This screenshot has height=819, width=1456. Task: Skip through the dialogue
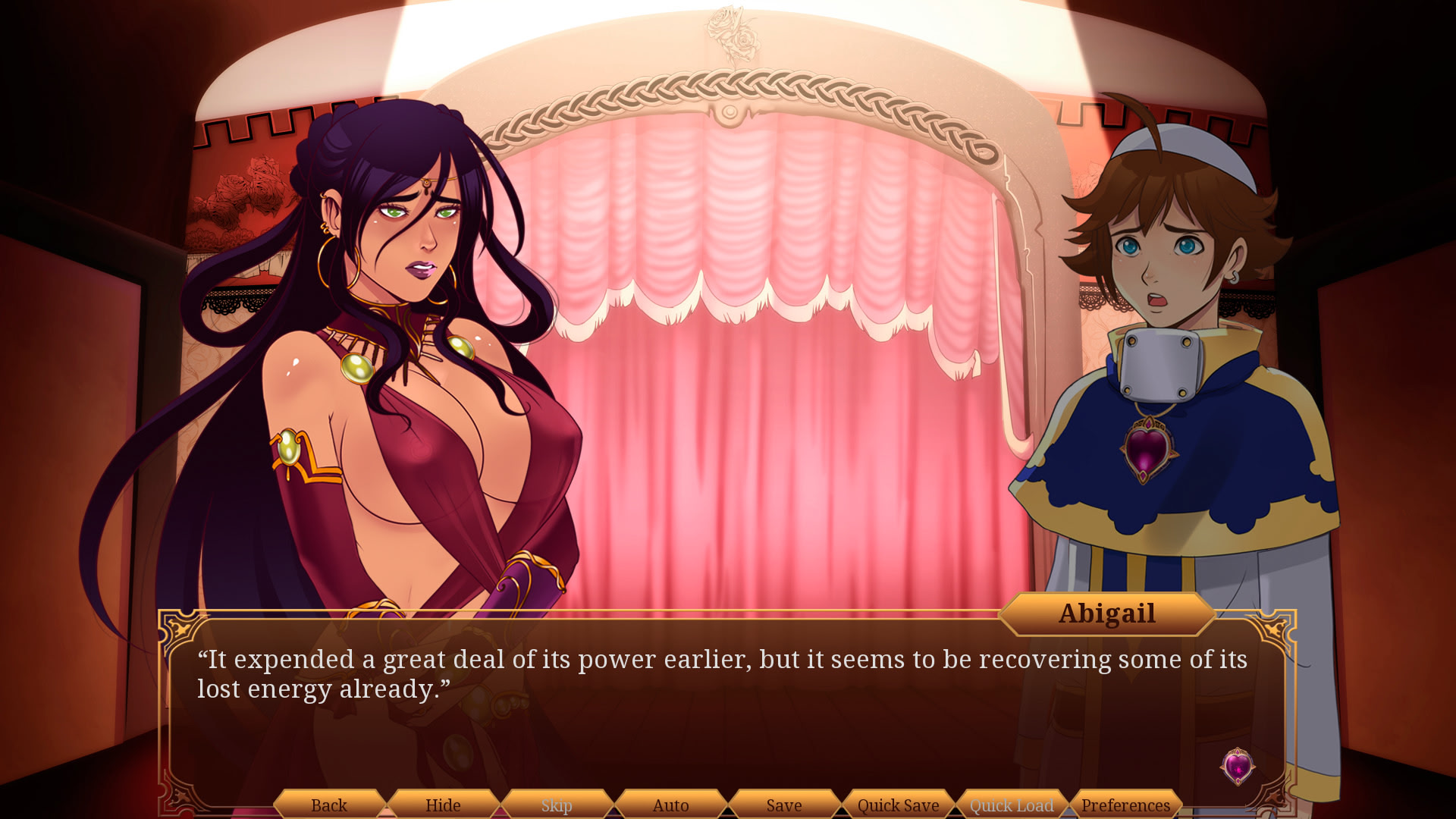(x=557, y=805)
